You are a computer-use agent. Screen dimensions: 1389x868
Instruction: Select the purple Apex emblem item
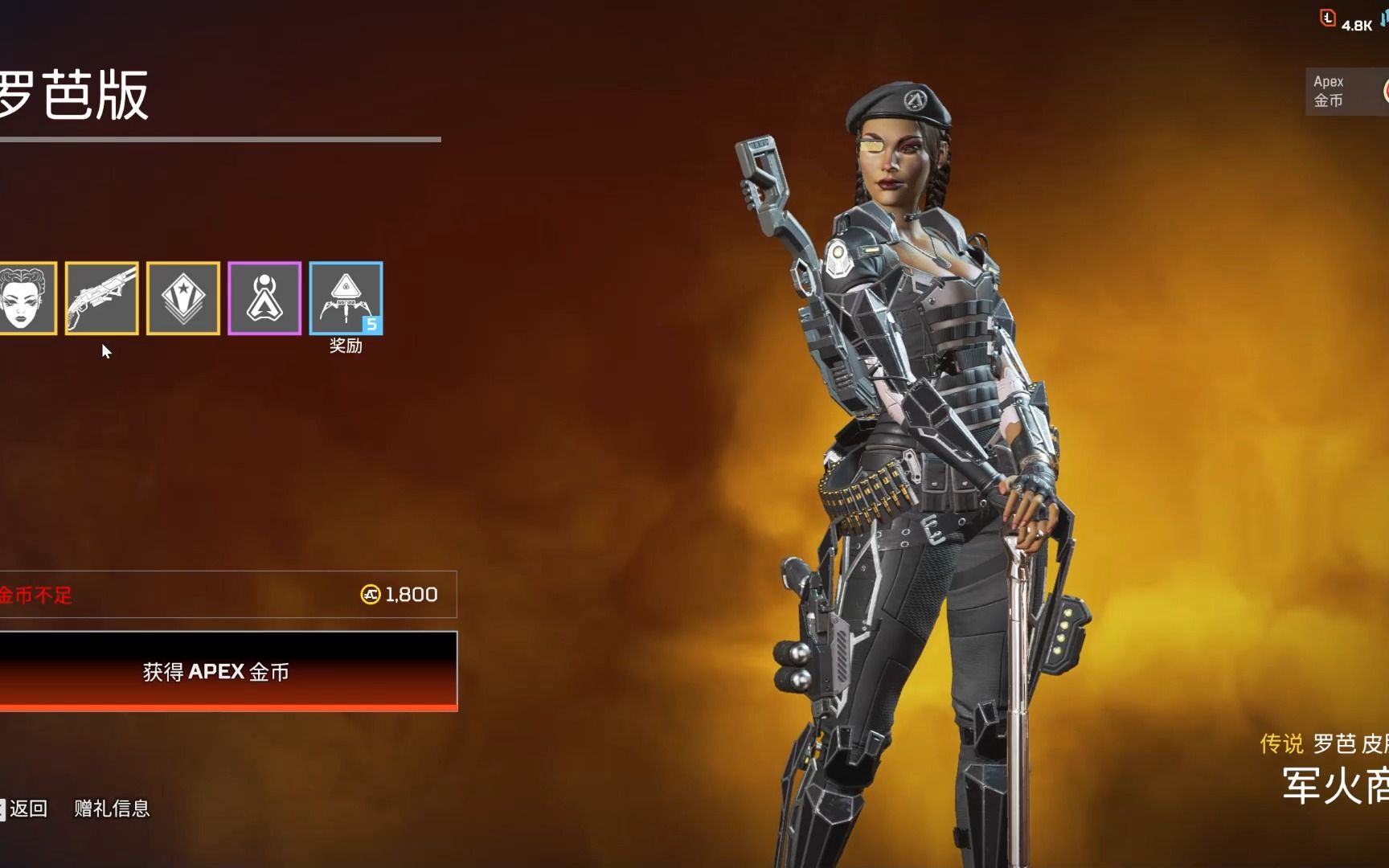(x=264, y=298)
